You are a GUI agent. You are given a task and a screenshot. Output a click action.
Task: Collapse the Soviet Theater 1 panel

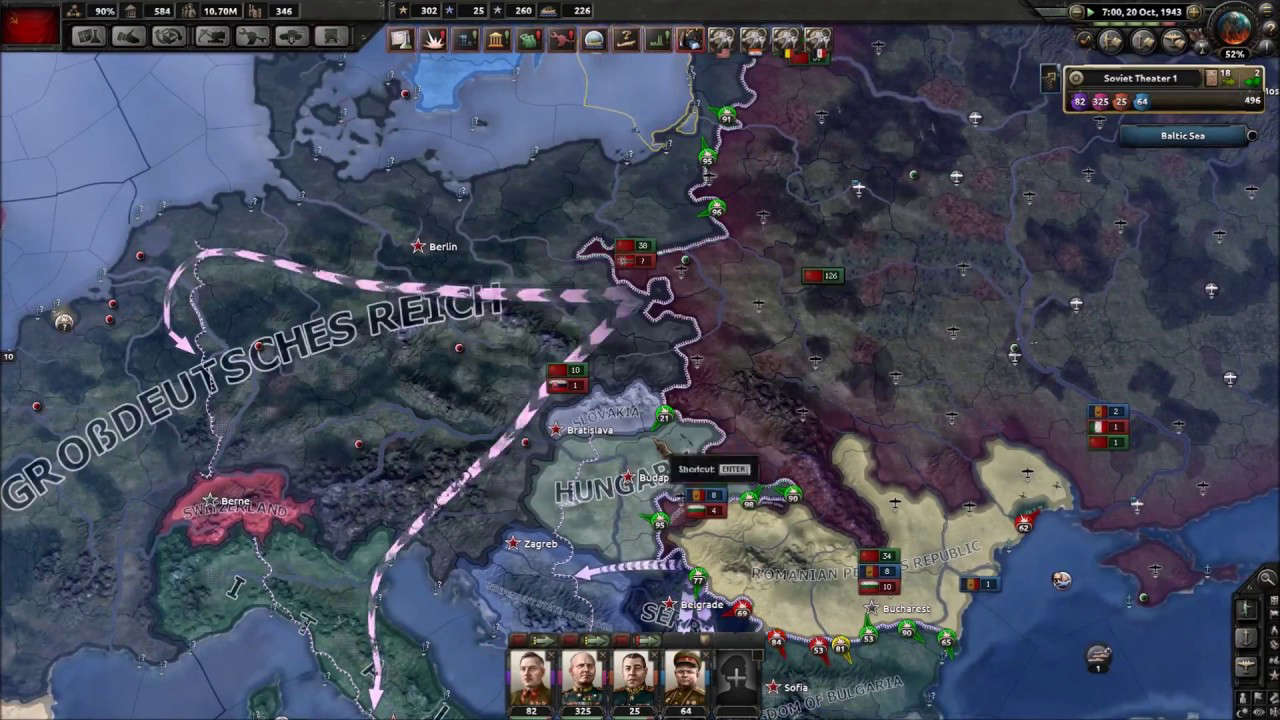1076,77
